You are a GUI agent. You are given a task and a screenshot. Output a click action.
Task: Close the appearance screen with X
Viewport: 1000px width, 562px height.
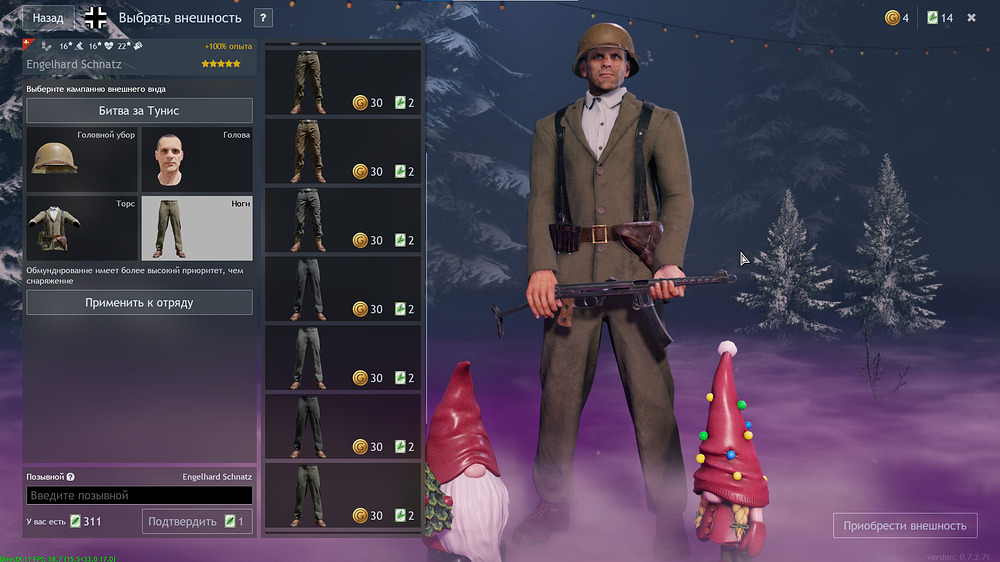pos(971,18)
